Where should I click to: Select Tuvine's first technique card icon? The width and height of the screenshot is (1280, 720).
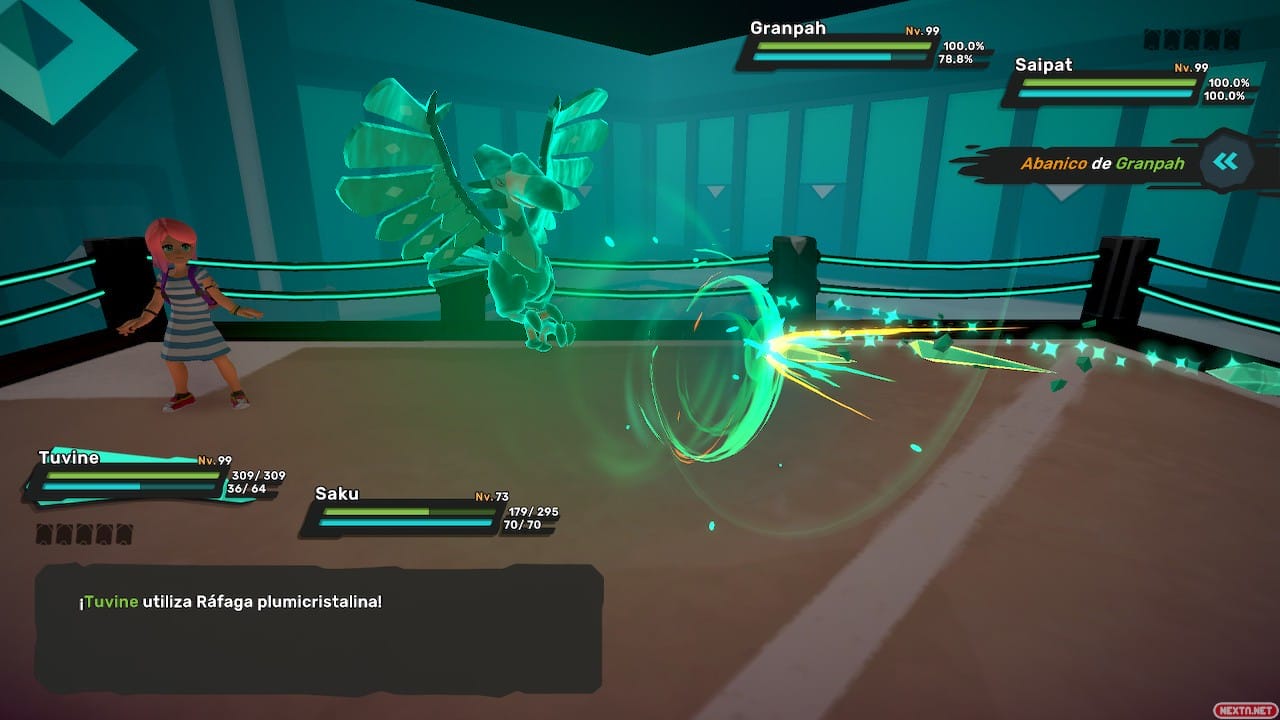[x=45, y=534]
